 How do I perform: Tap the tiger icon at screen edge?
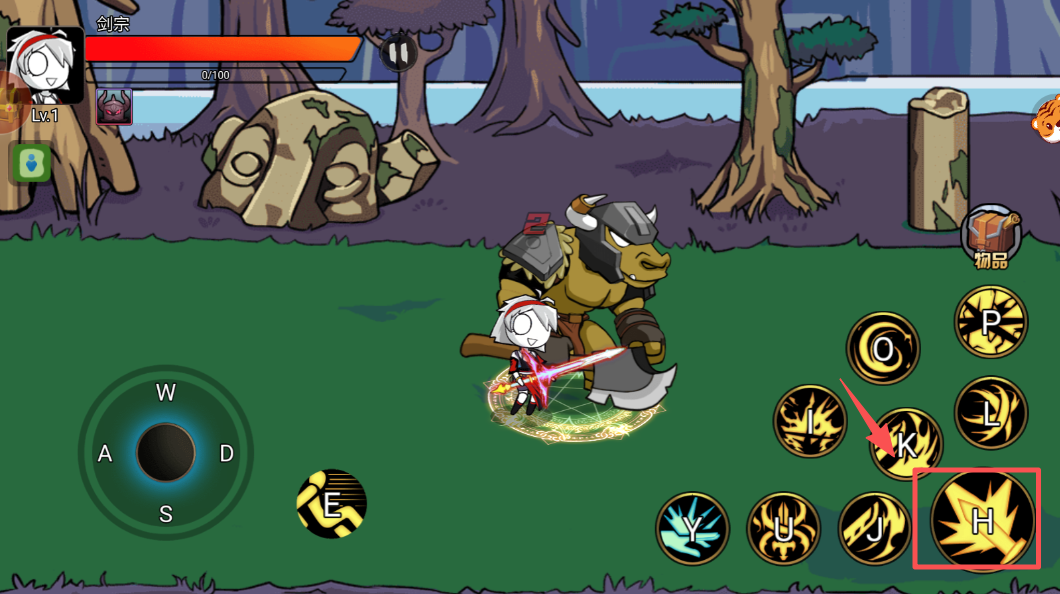[1047, 120]
